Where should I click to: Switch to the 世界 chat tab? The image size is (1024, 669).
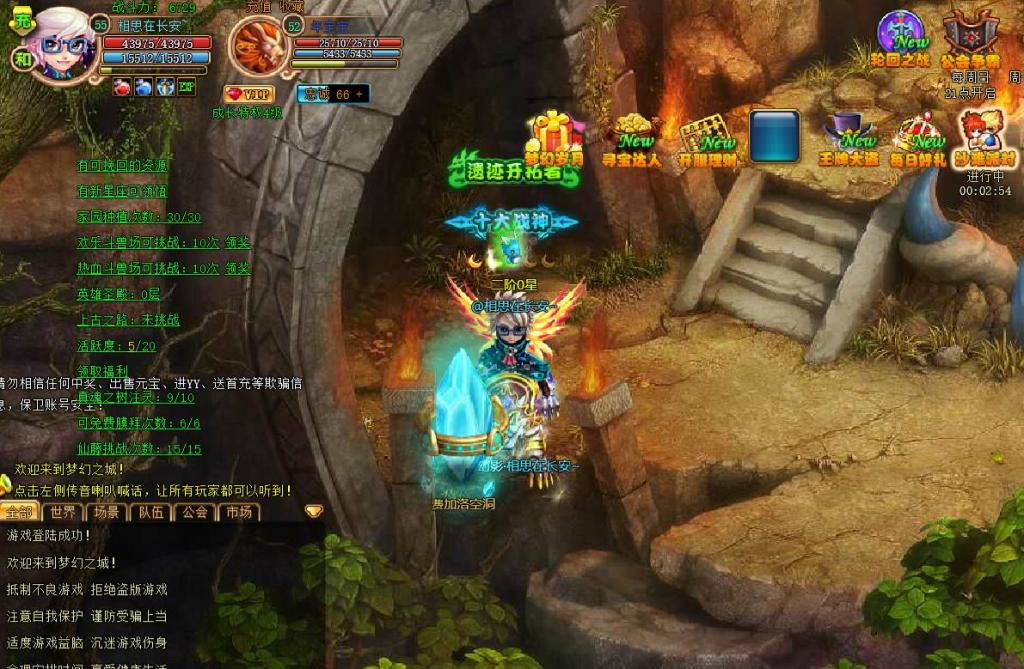click(63, 512)
